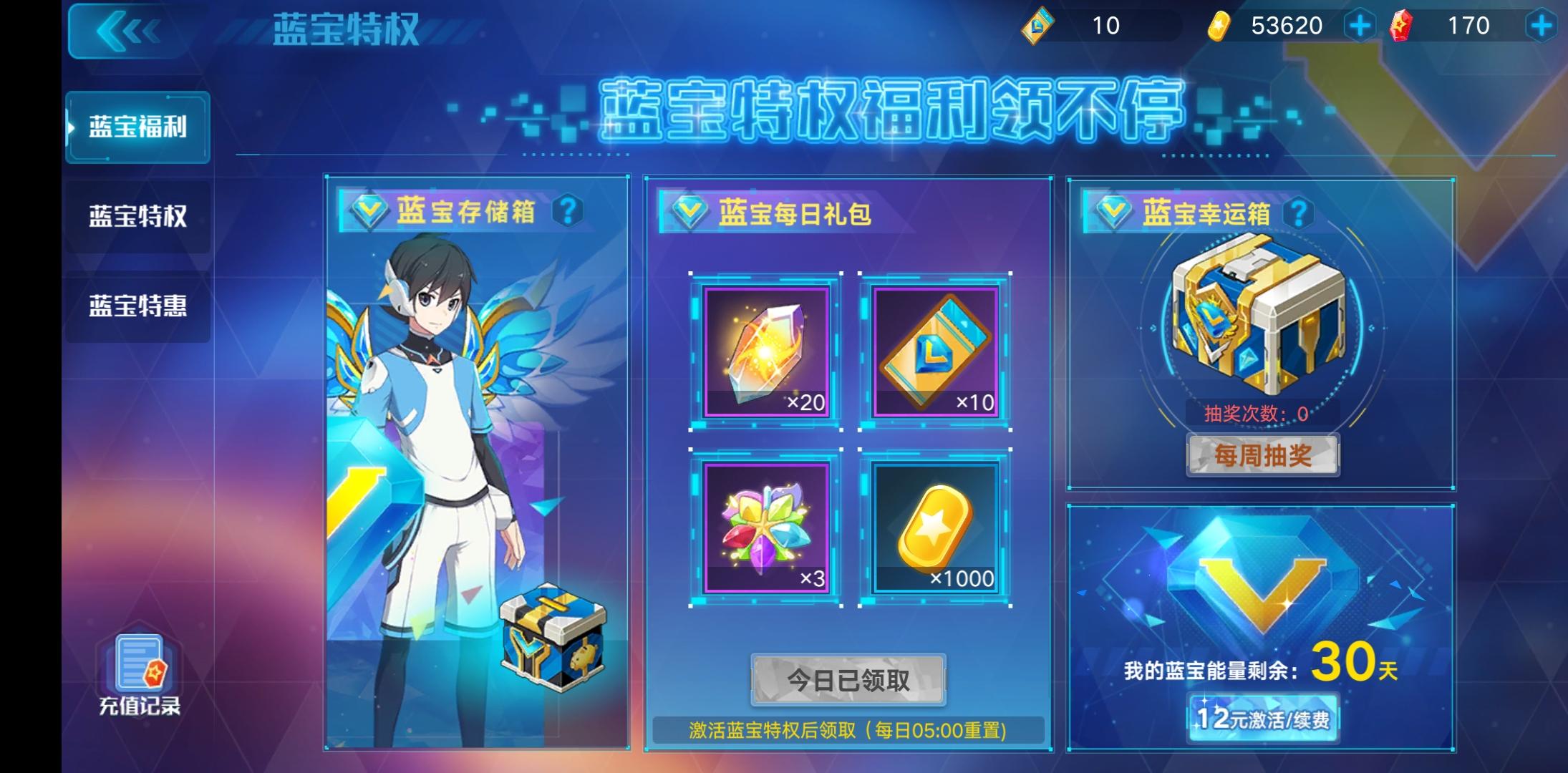Click the gold coin currency icon
Screen dimensions: 1568x773
(1221, 26)
